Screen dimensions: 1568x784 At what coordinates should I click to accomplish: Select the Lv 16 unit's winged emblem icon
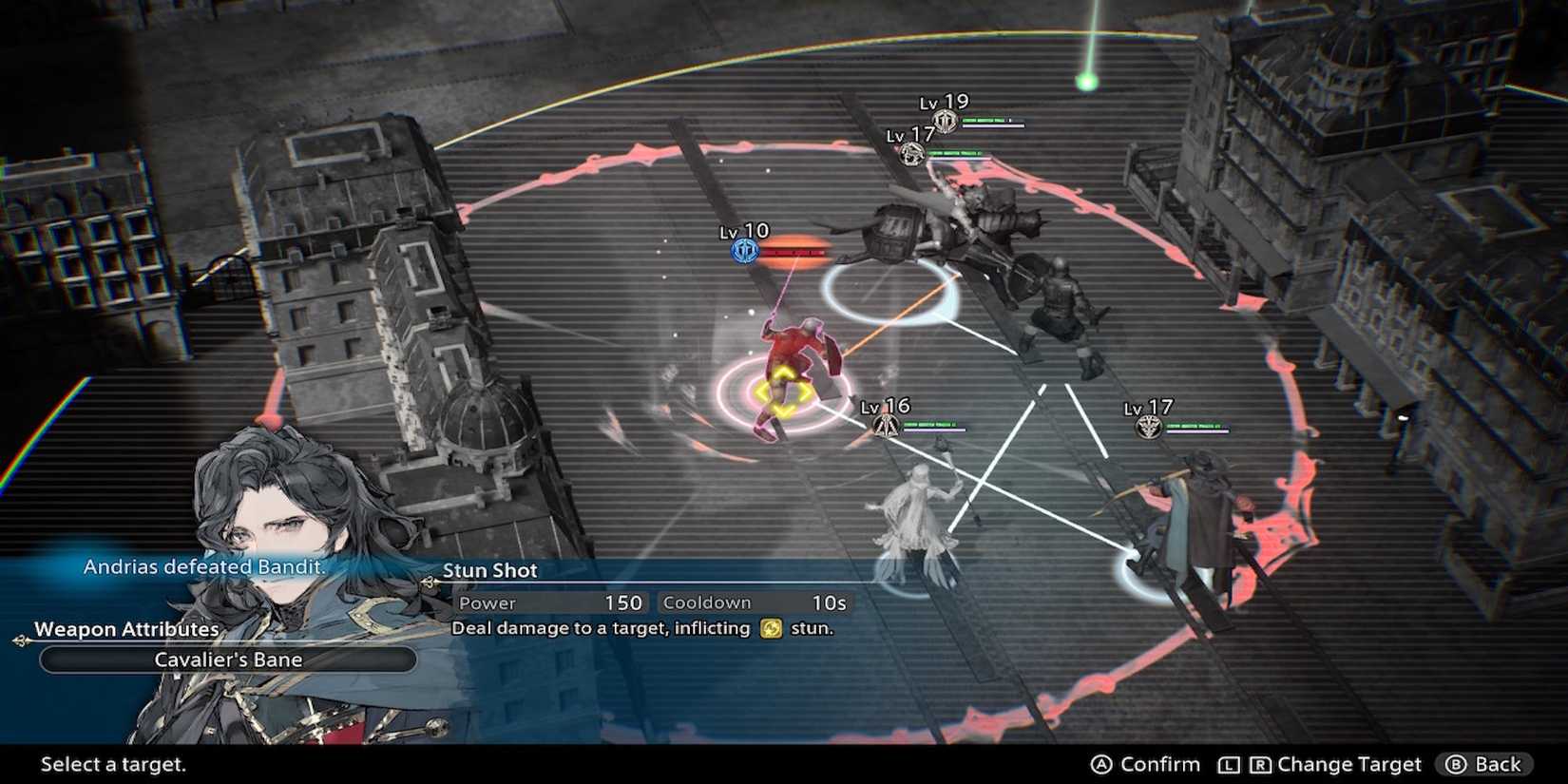point(887,426)
